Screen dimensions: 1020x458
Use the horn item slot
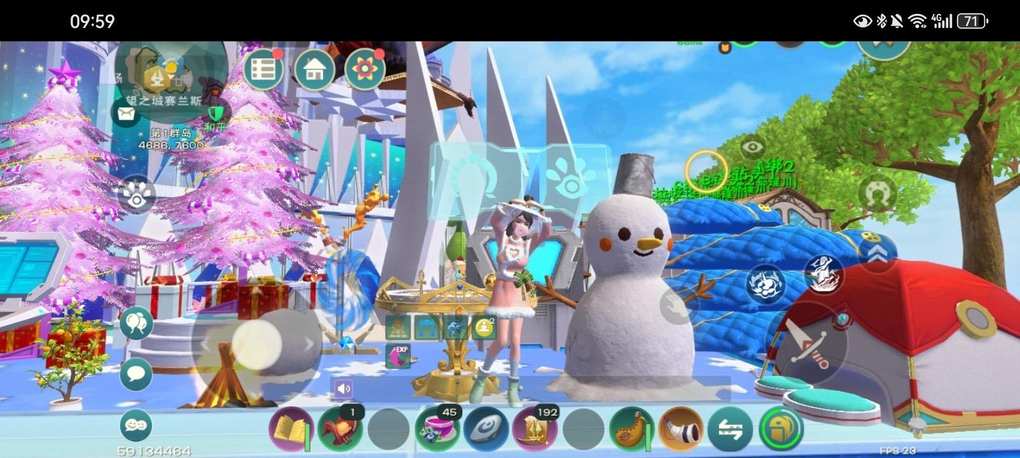pos(681,429)
